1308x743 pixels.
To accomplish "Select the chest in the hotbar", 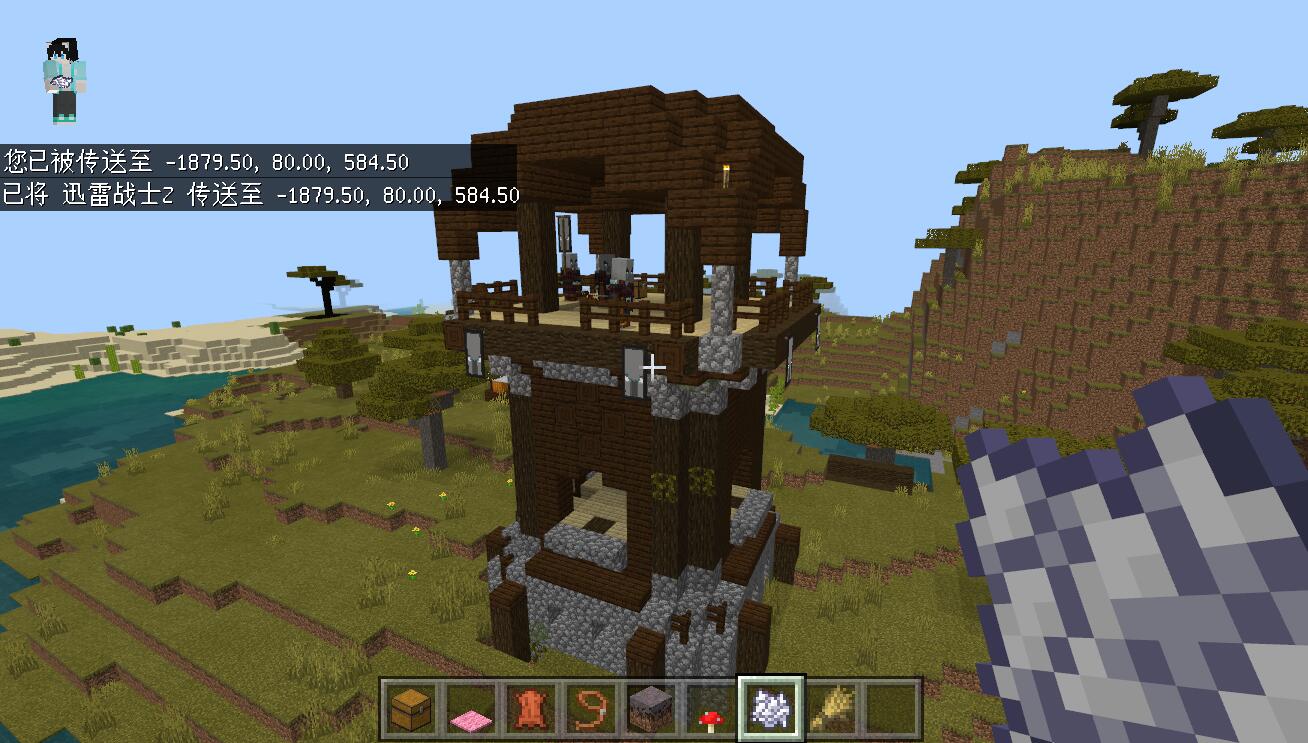I will (x=410, y=709).
